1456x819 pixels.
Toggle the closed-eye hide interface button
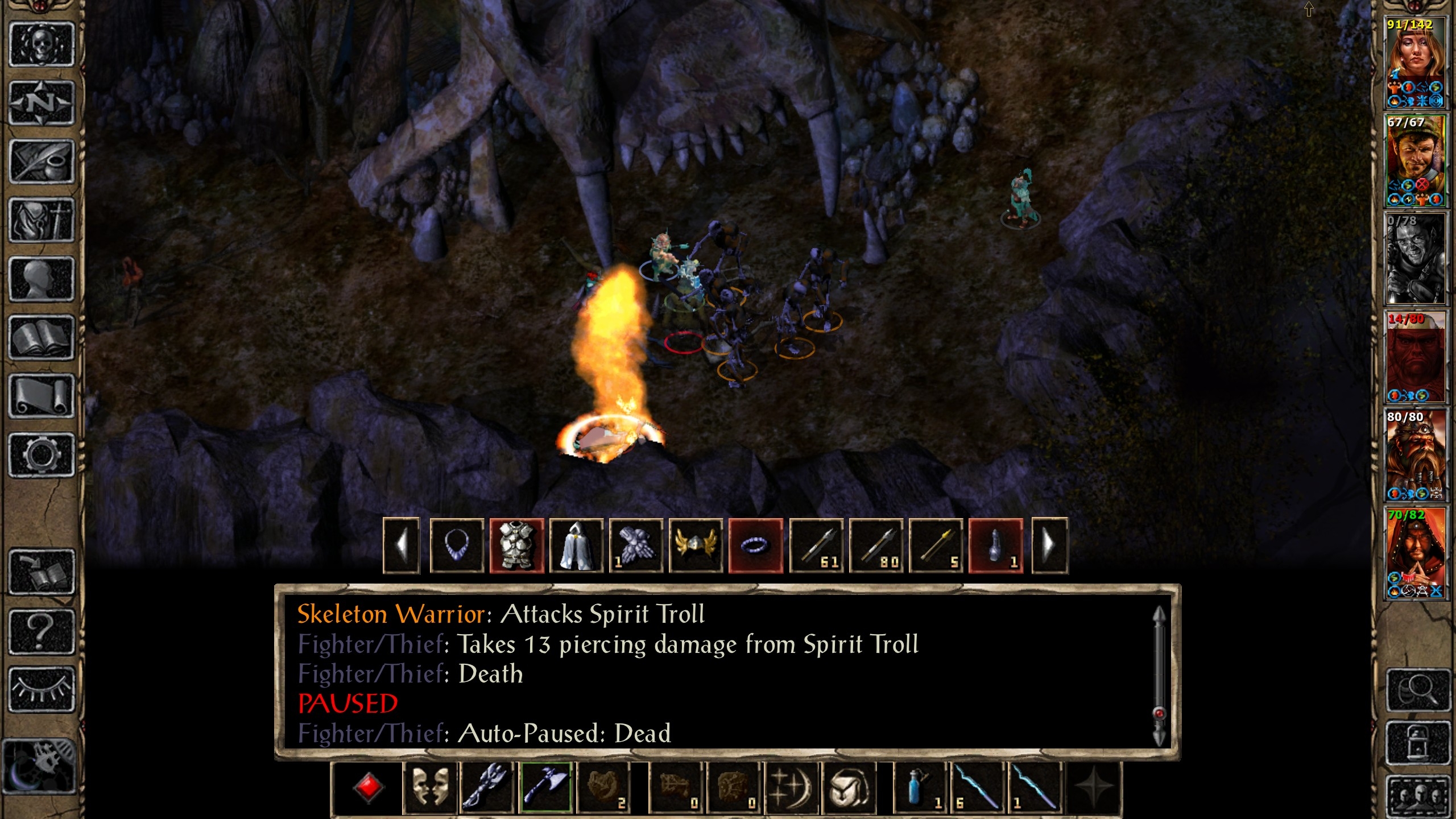click(x=42, y=689)
